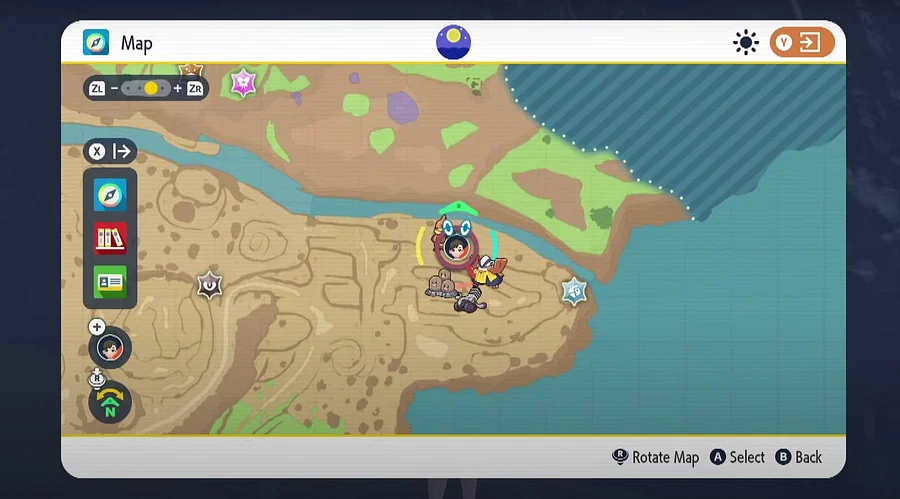Click the night moon time icon
The width and height of the screenshot is (900, 499).
point(453,42)
